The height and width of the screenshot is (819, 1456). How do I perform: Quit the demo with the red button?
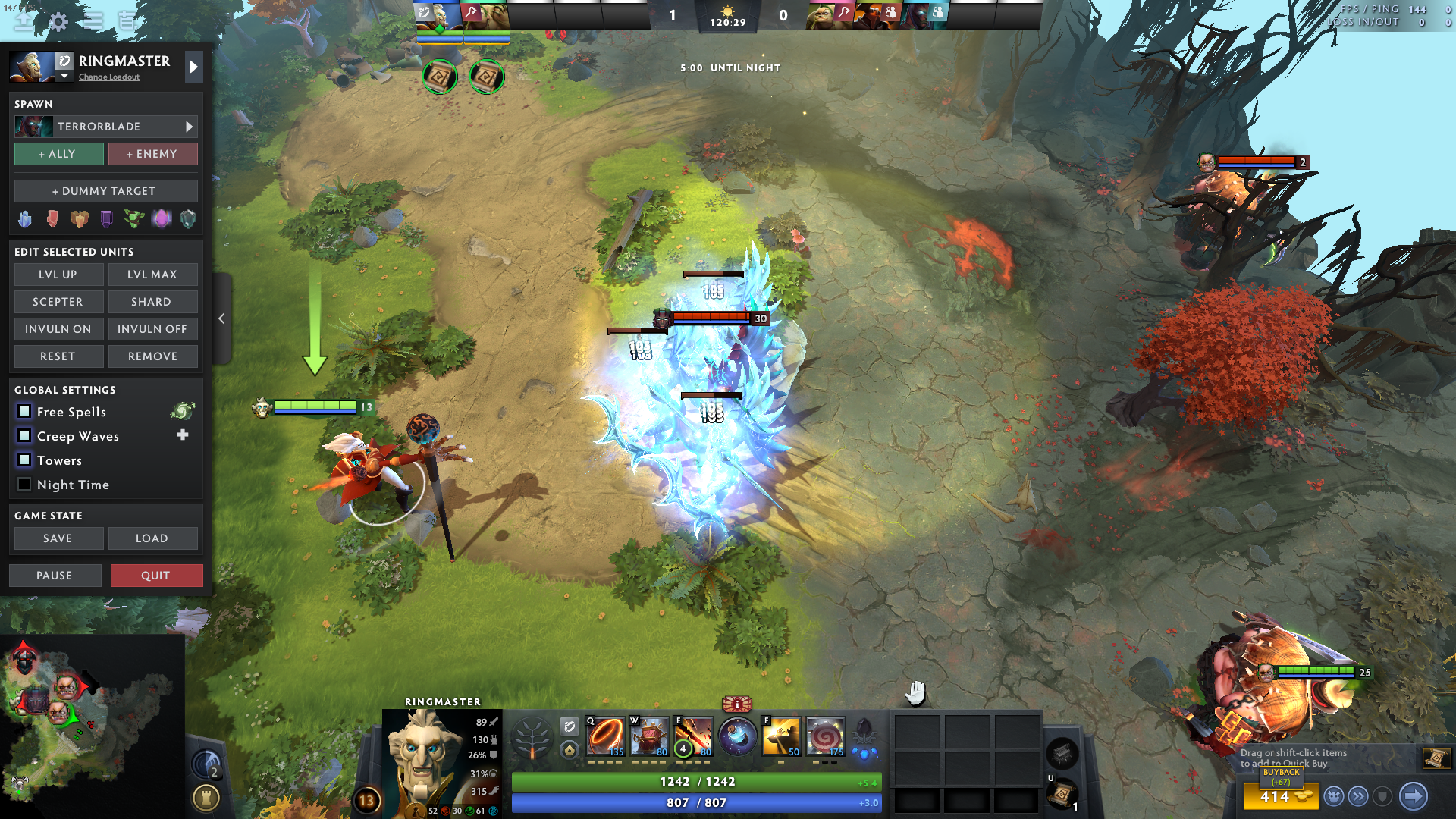pyautogui.click(x=156, y=576)
